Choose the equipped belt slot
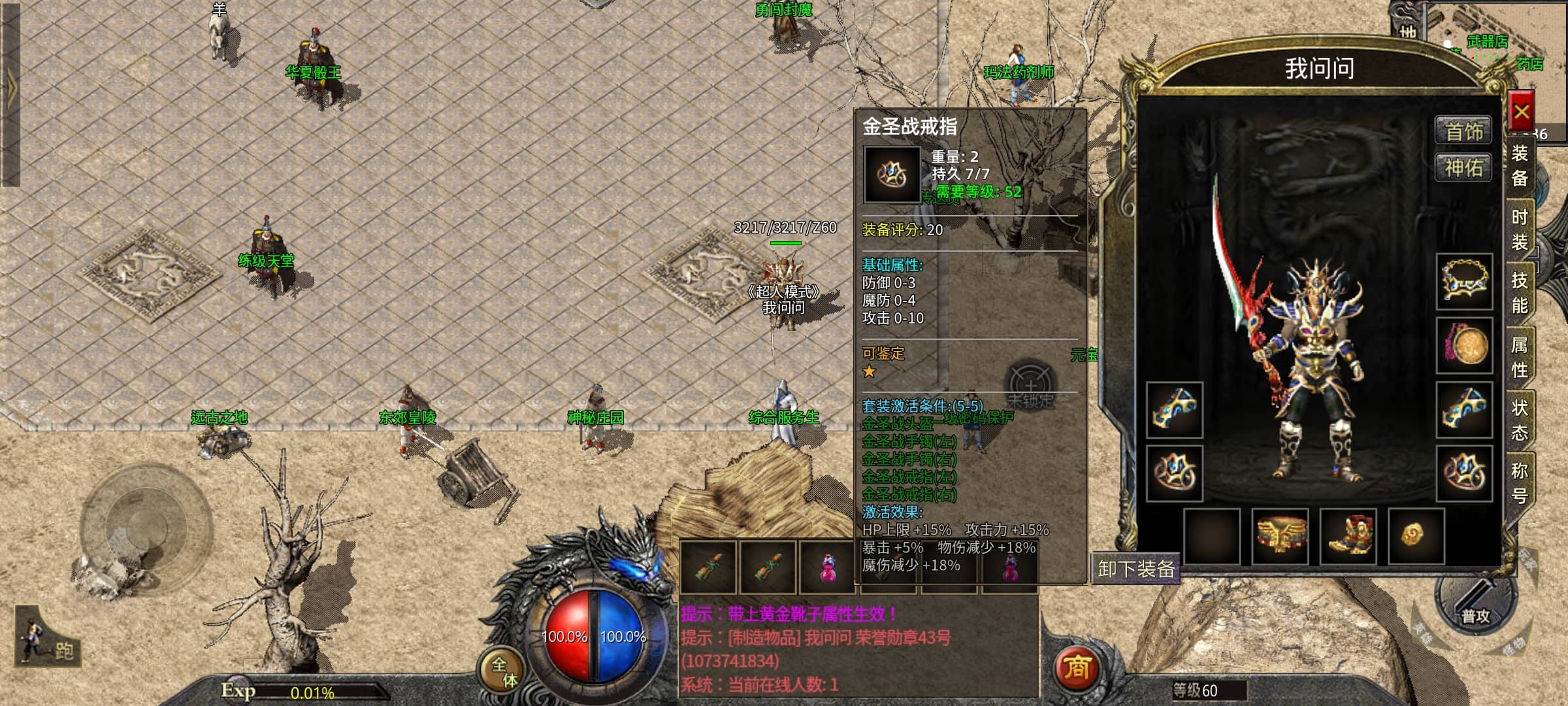Image resolution: width=1568 pixels, height=706 pixels. point(1280,536)
